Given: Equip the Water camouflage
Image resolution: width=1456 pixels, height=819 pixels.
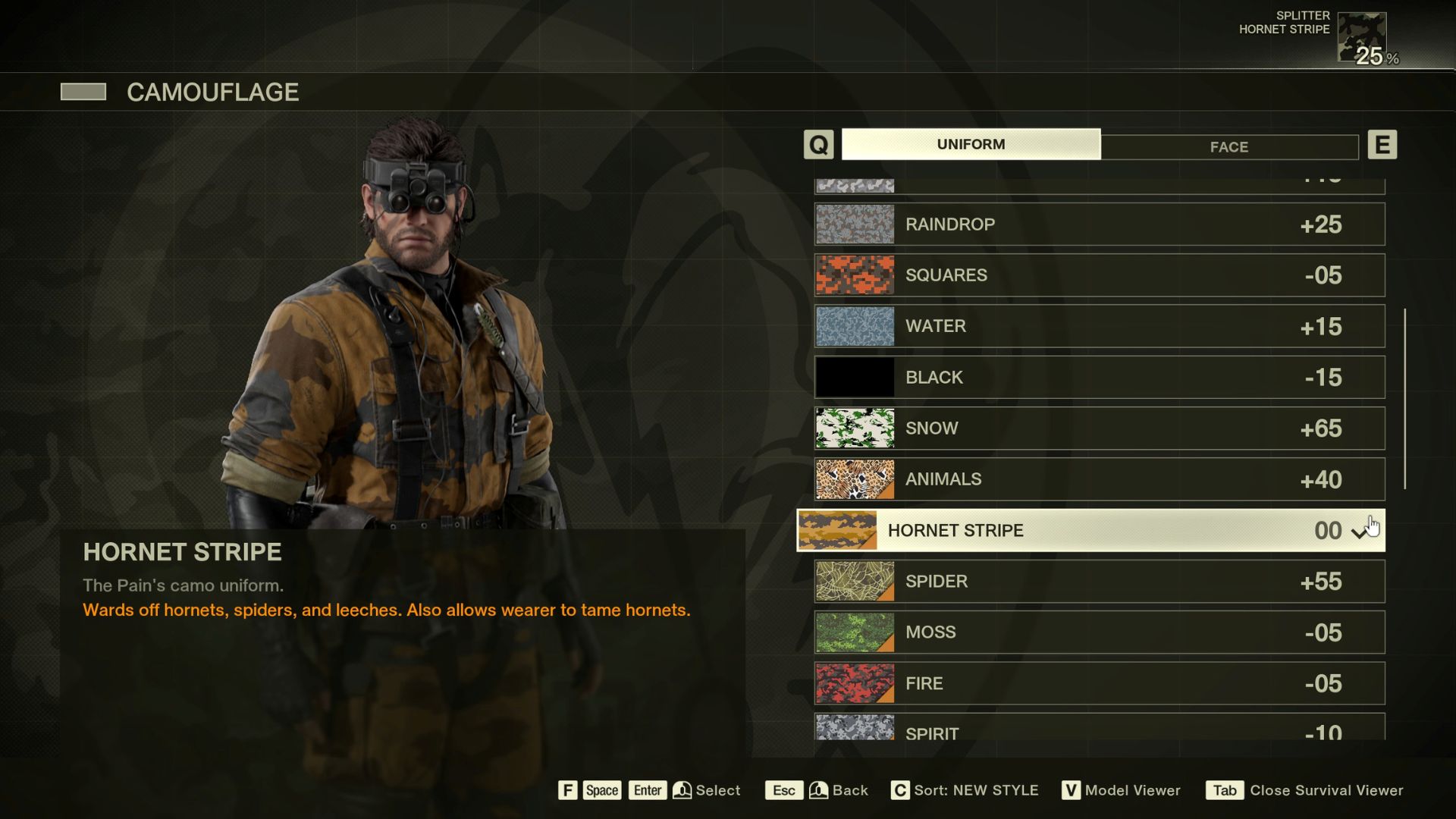Looking at the screenshot, I should point(1100,326).
